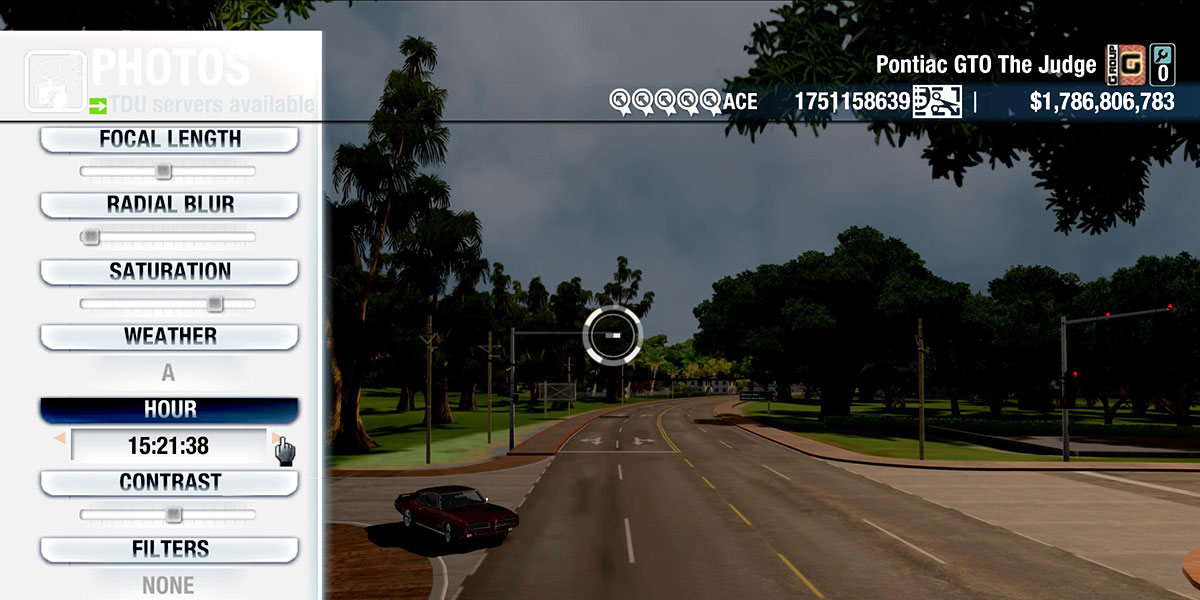The width and height of the screenshot is (1200, 600).
Task: Select the Focal Length option
Action: click(x=169, y=139)
